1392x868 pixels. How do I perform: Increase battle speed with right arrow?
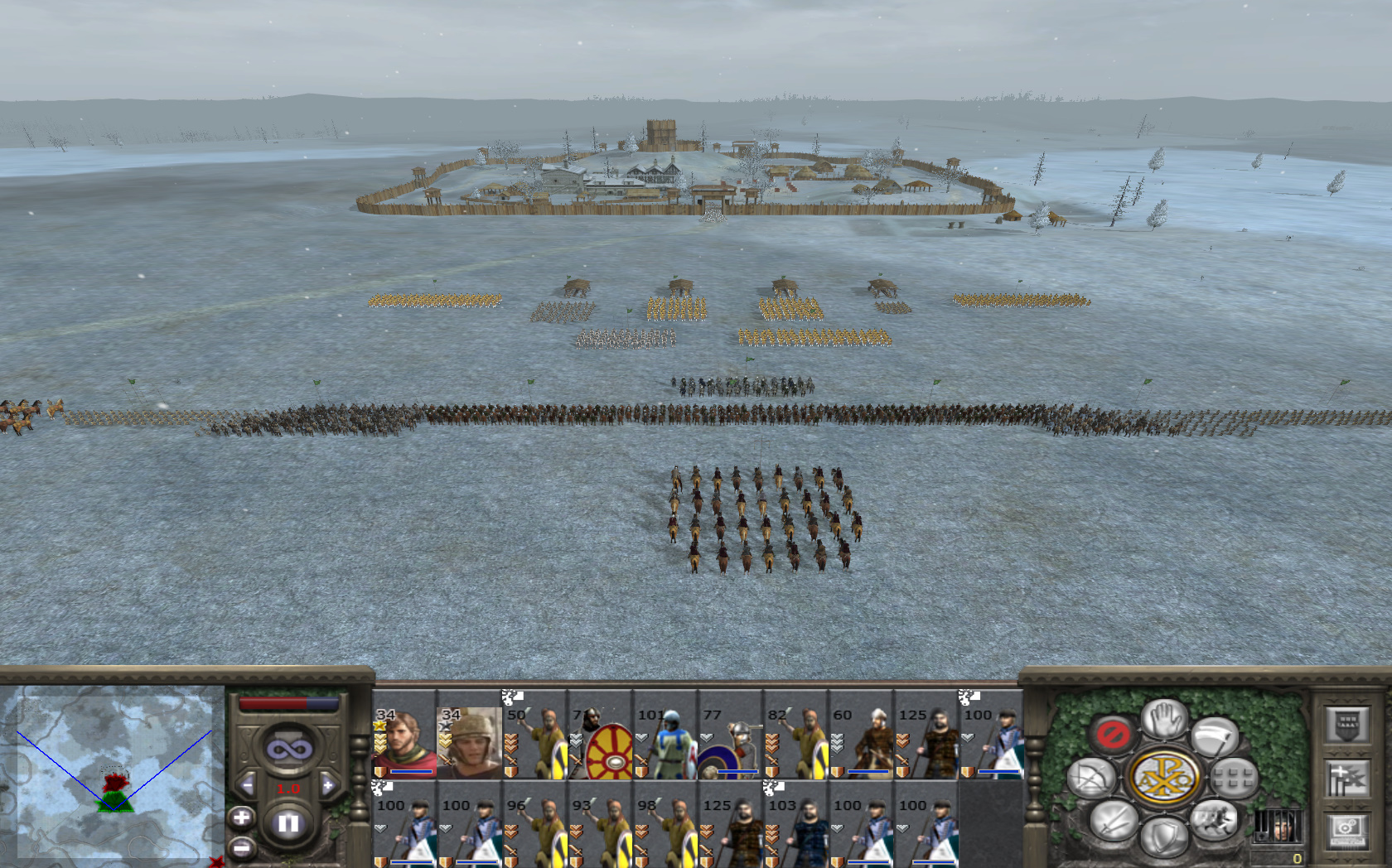328,784
